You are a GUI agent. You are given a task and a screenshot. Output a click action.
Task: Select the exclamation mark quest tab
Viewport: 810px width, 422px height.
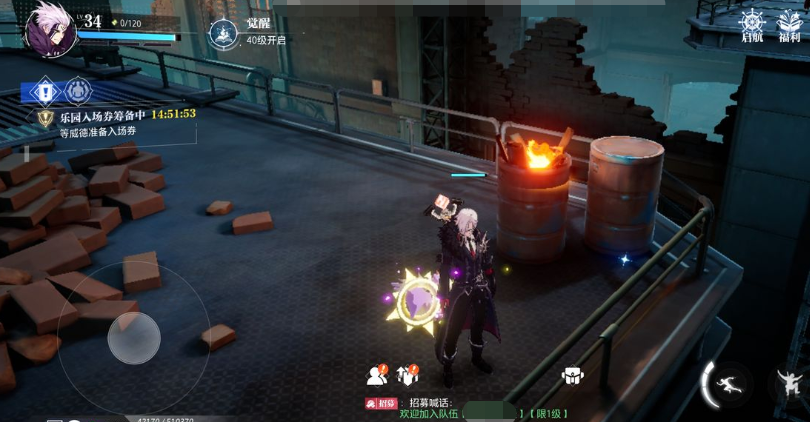pyautogui.click(x=45, y=92)
